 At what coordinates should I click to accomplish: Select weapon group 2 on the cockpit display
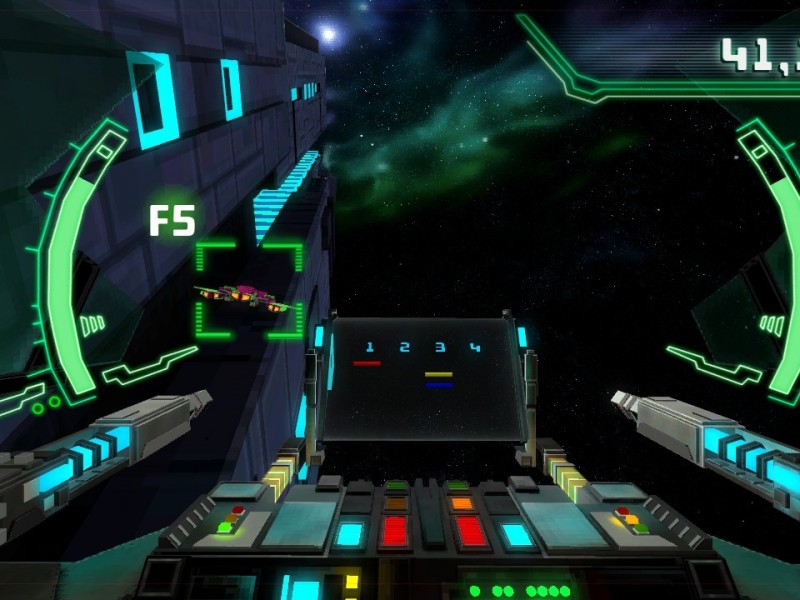pyautogui.click(x=404, y=348)
